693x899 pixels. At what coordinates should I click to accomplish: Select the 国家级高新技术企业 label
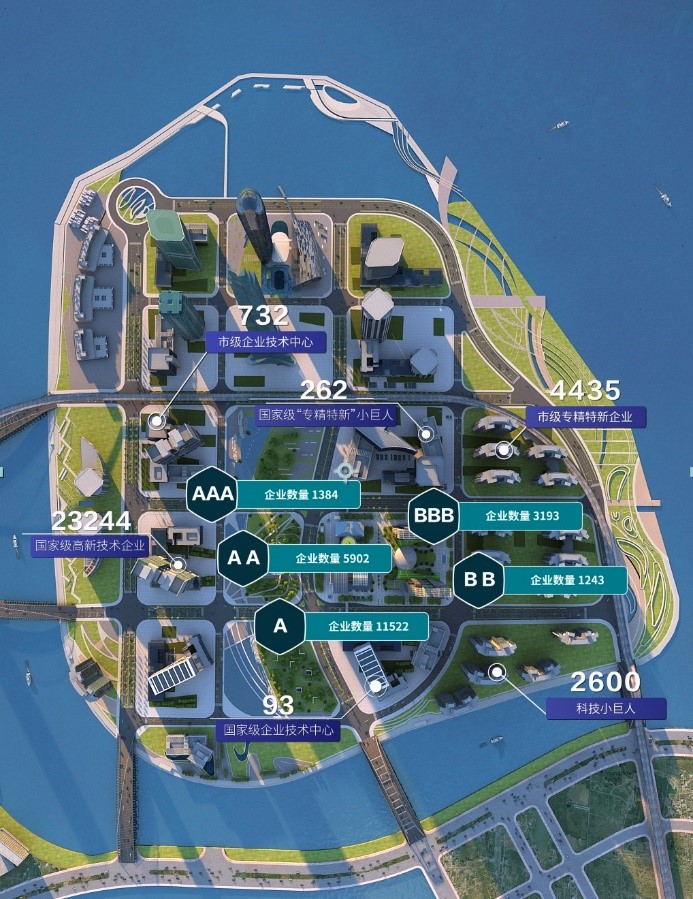point(90,546)
